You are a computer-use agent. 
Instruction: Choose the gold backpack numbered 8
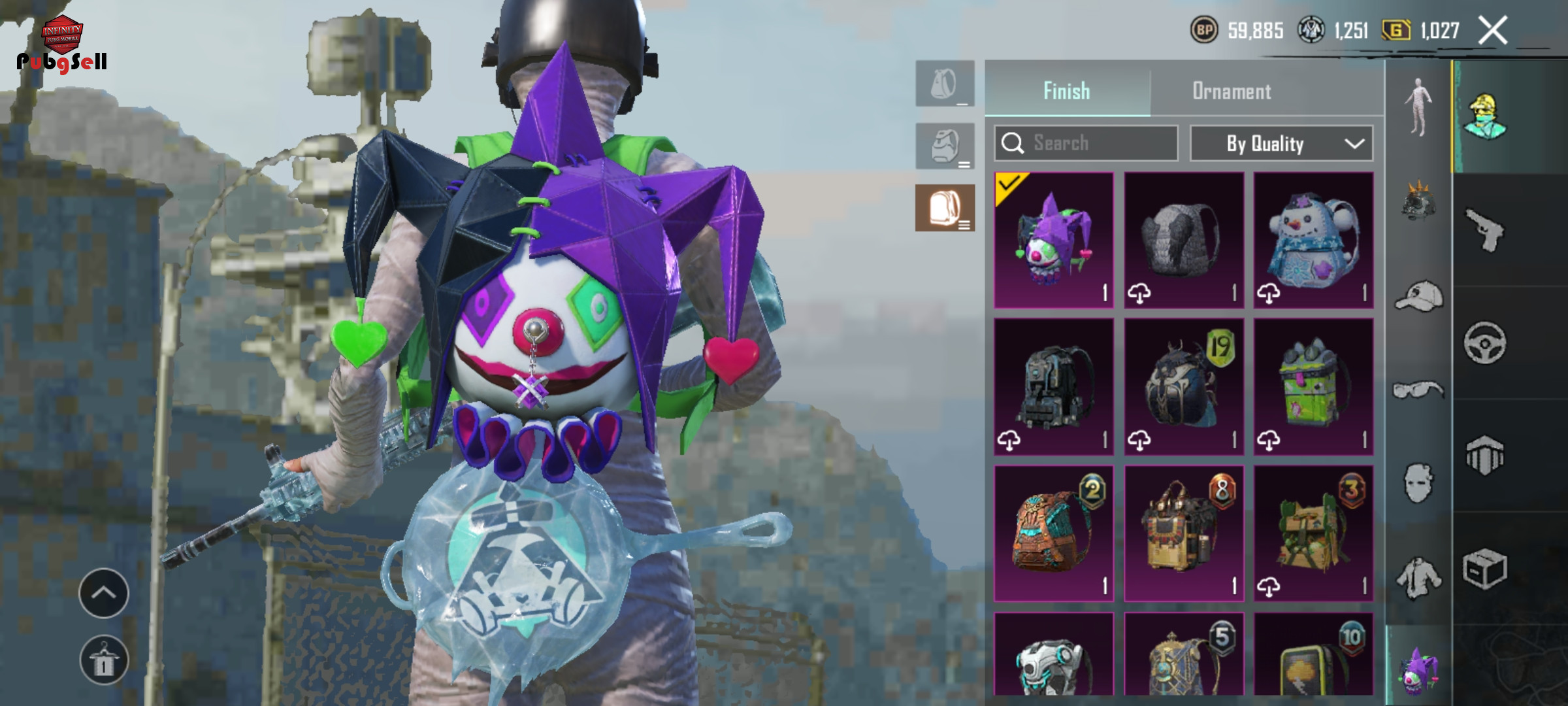coord(1183,533)
